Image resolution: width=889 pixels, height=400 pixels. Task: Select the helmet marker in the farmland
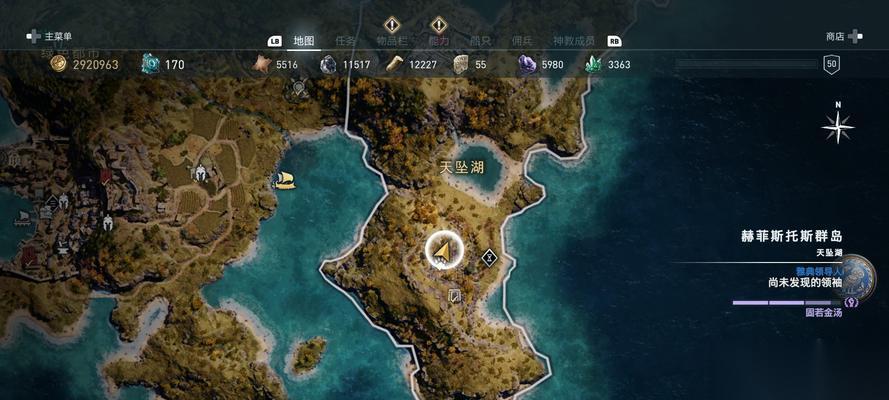tap(200, 172)
